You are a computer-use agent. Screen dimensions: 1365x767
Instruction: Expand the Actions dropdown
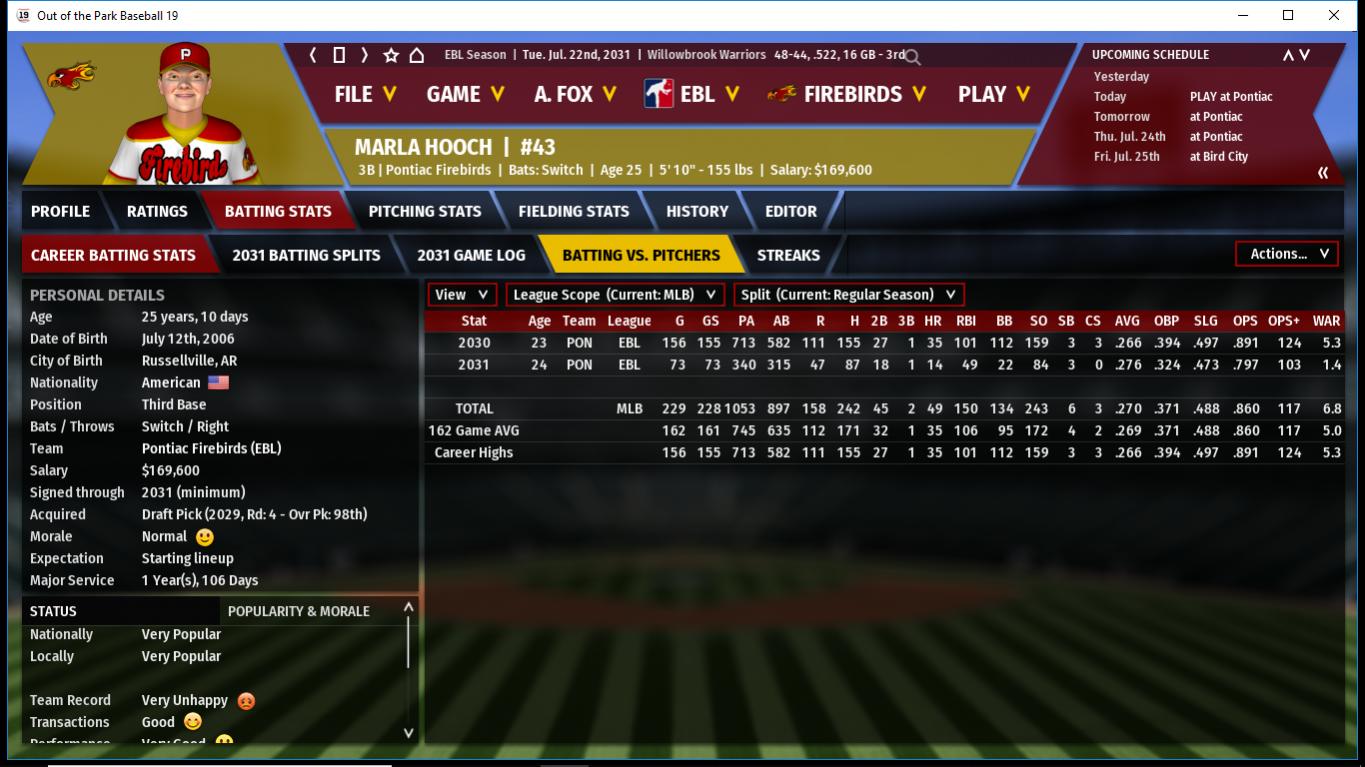point(1288,254)
